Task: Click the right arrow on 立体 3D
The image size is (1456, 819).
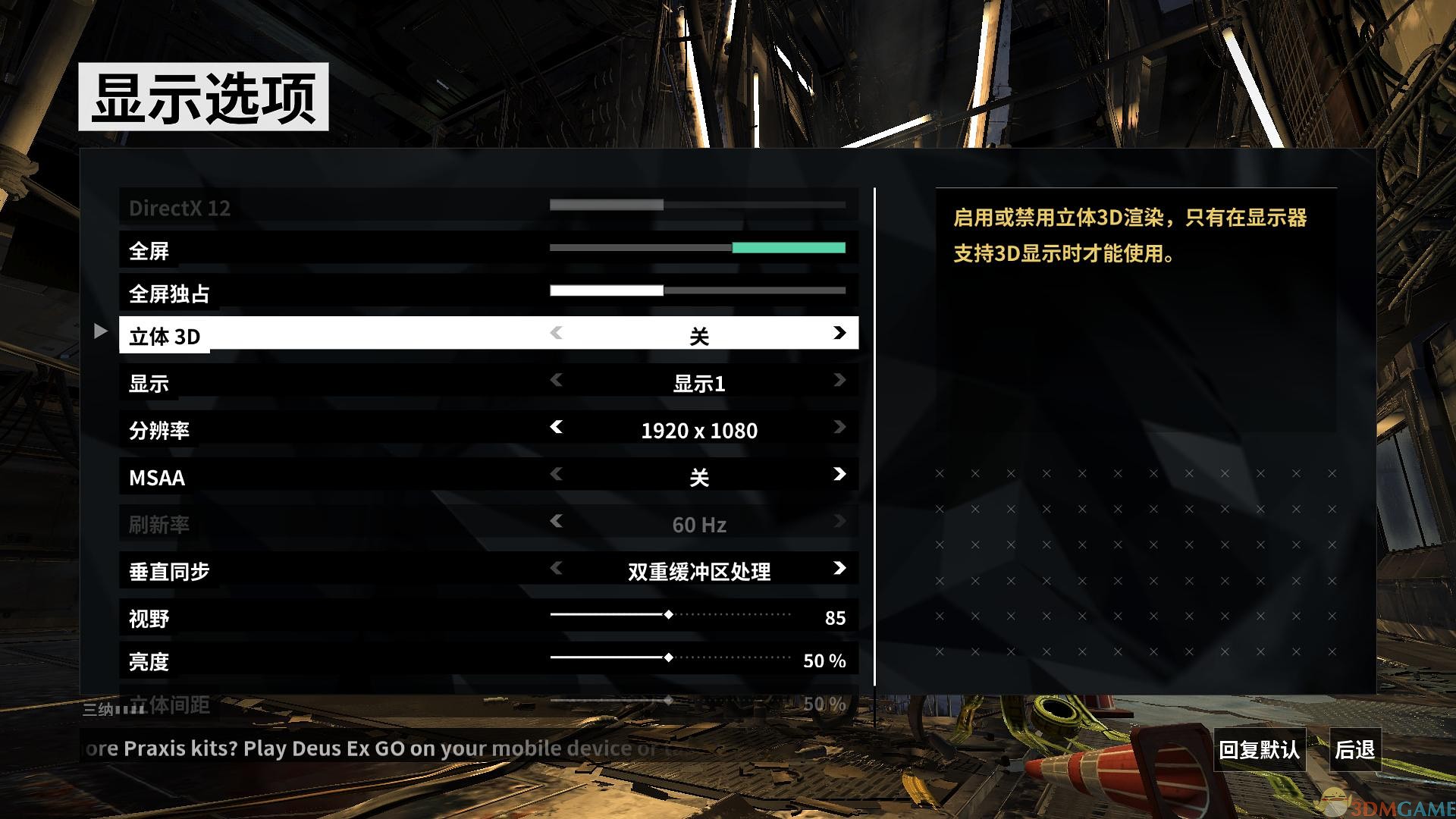Action: click(x=839, y=334)
